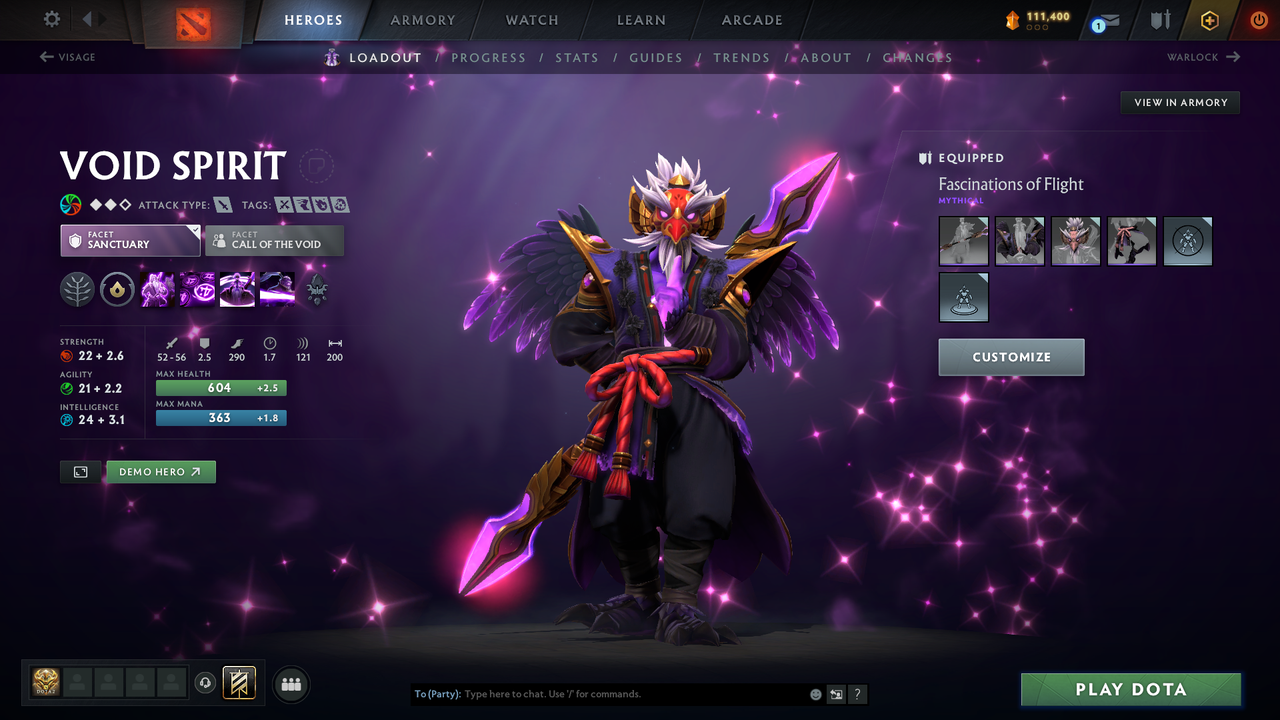This screenshot has width=1280, height=720.
Task: View the Dissimilate ability icon
Action: pos(196,290)
